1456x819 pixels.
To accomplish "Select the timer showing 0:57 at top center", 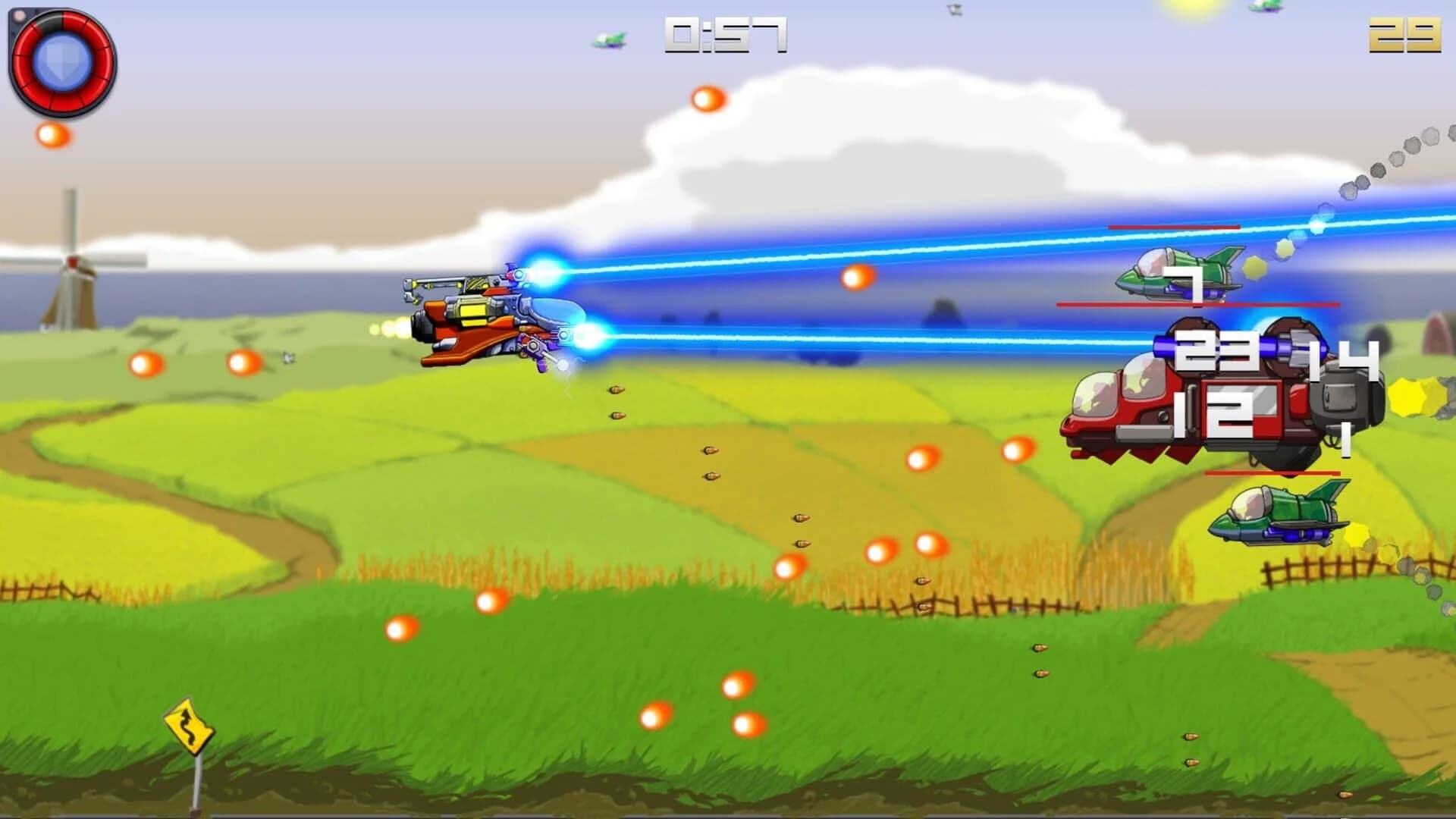I will coord(723,34).
